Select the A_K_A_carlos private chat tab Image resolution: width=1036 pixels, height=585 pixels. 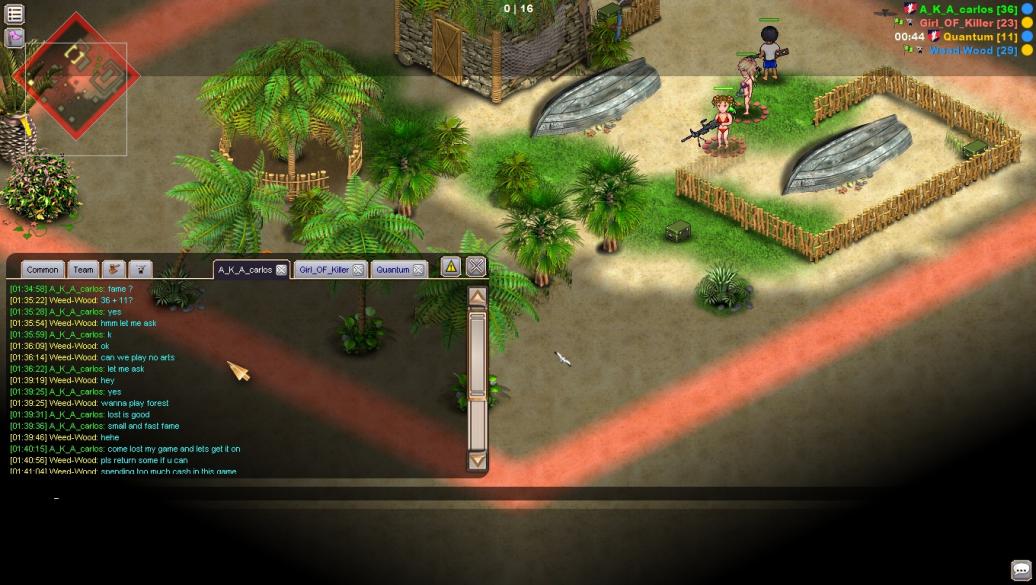[x=245, y=270]
